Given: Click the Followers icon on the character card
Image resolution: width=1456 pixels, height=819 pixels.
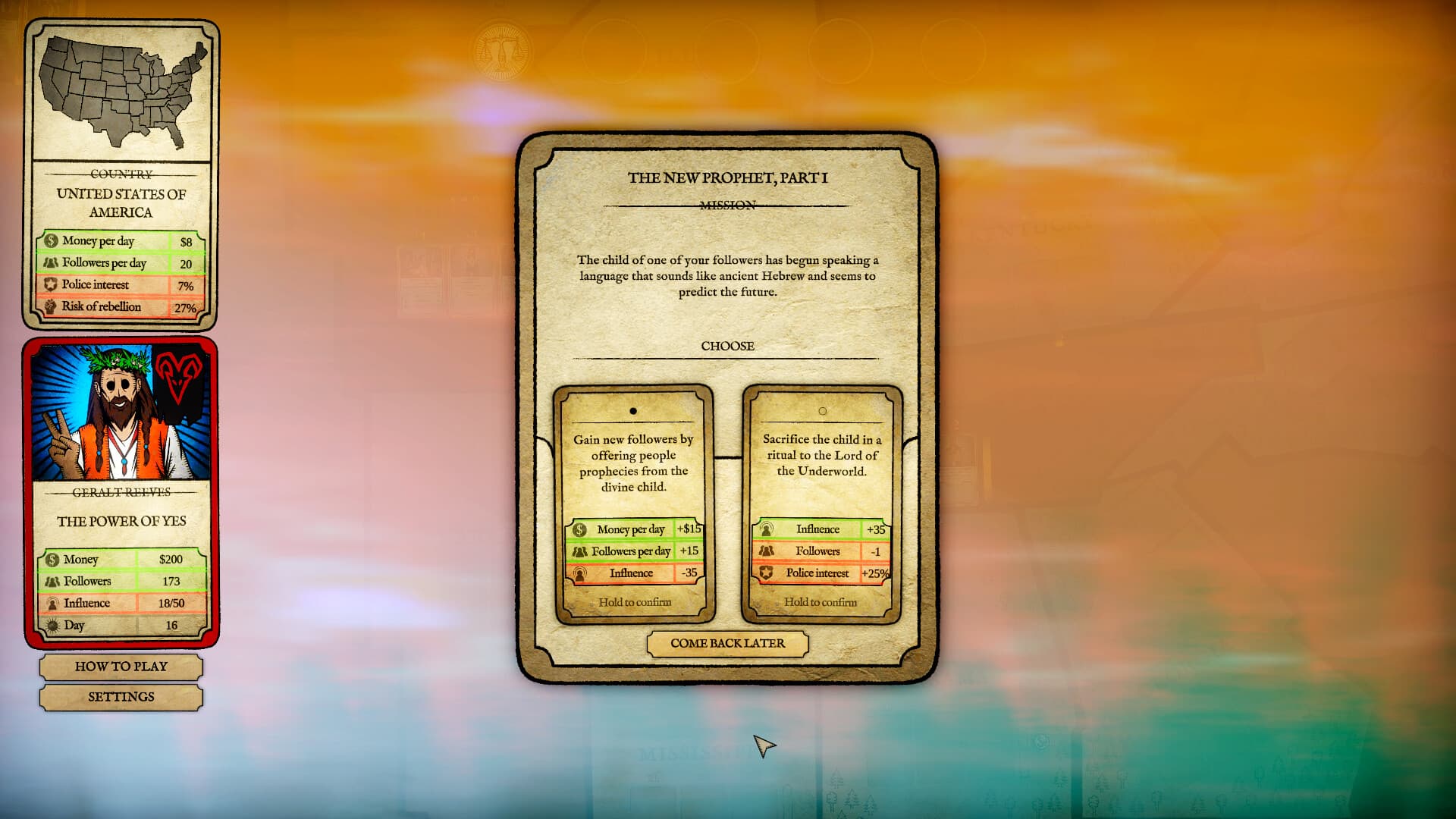Looking at the screenshot, I should point(52,581).
